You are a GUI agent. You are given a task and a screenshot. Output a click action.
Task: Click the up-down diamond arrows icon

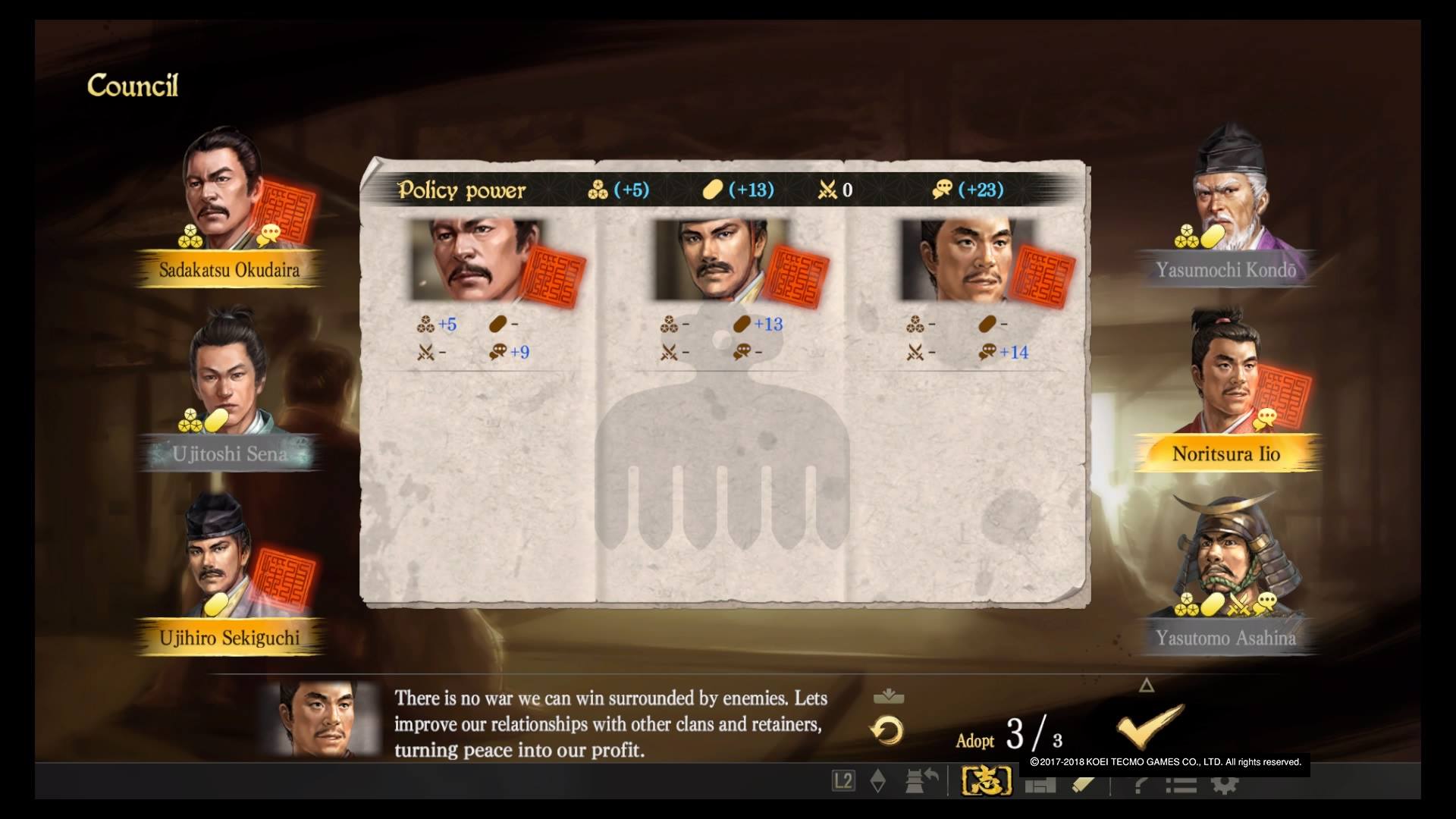point(878,781)
